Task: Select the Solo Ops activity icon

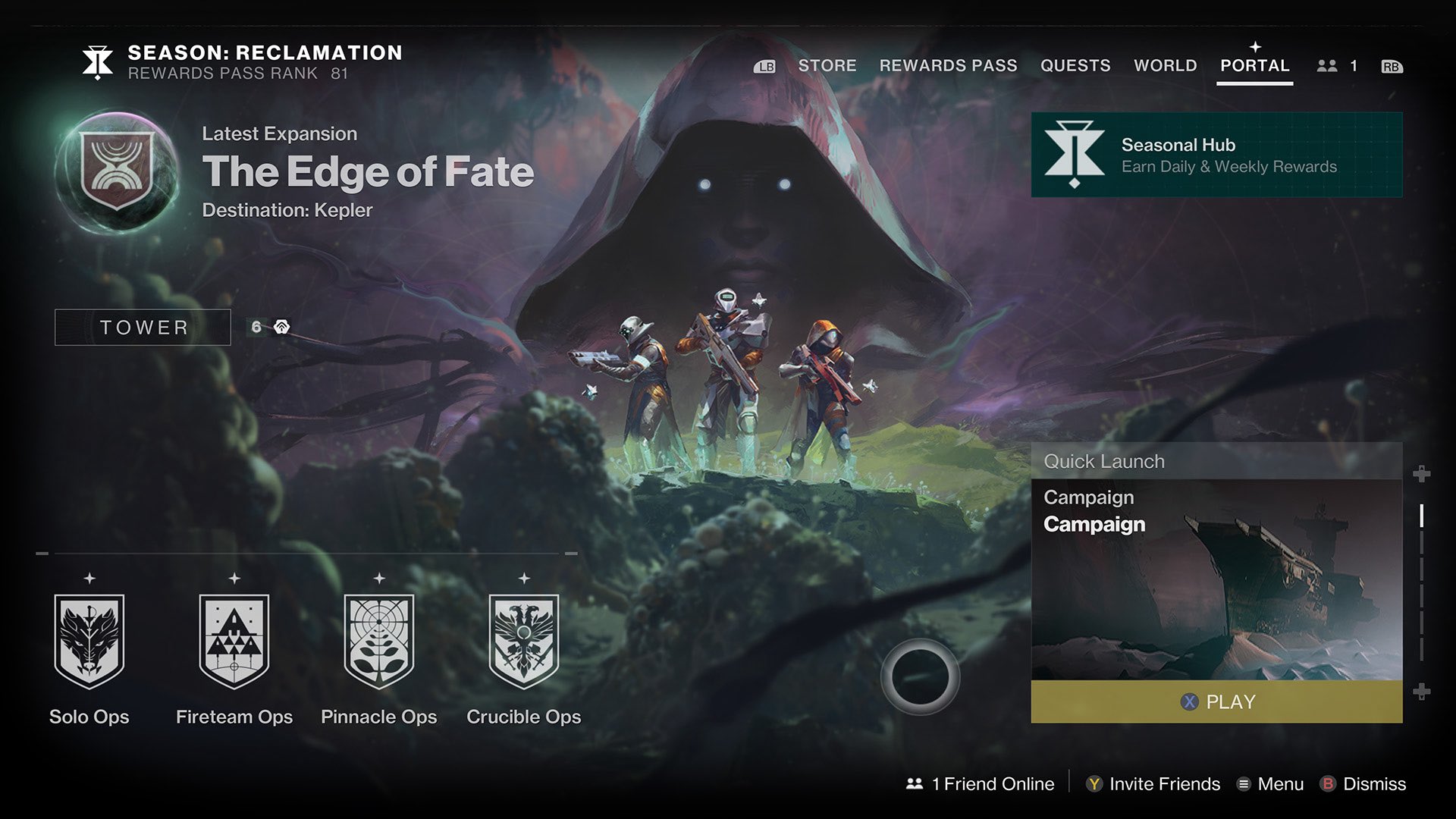Action: [89, 643]
